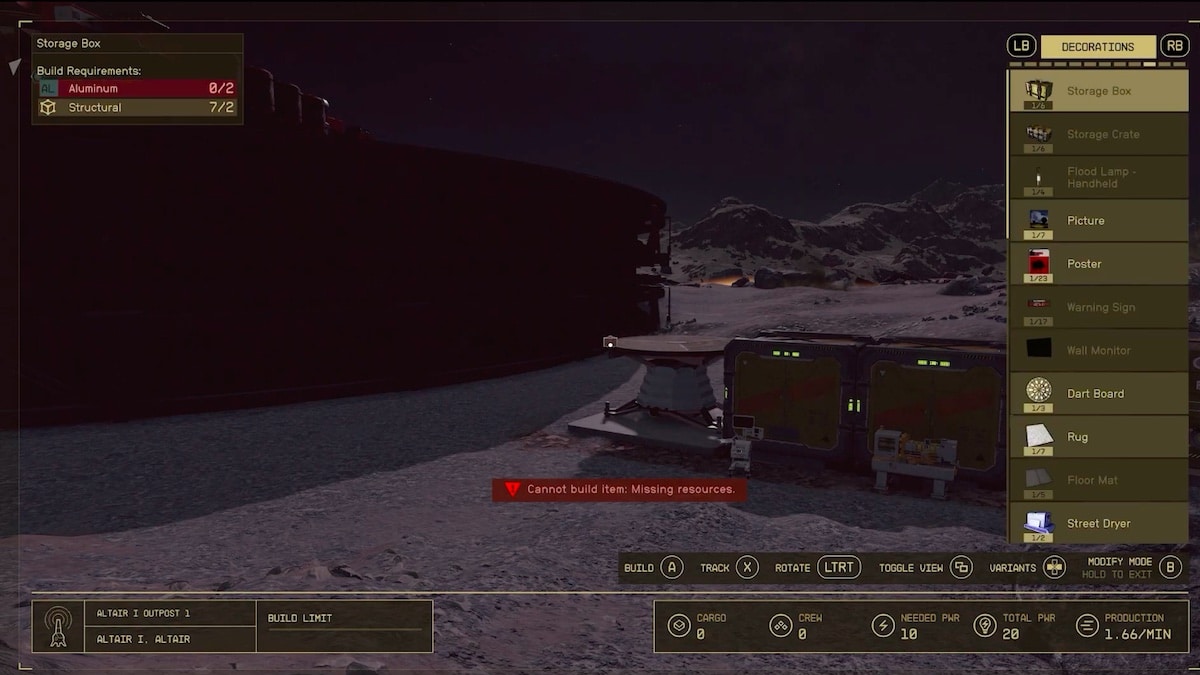1200x675 pixels.
Task: Choose the Warning Sign entry
Action: point(1098,307)
